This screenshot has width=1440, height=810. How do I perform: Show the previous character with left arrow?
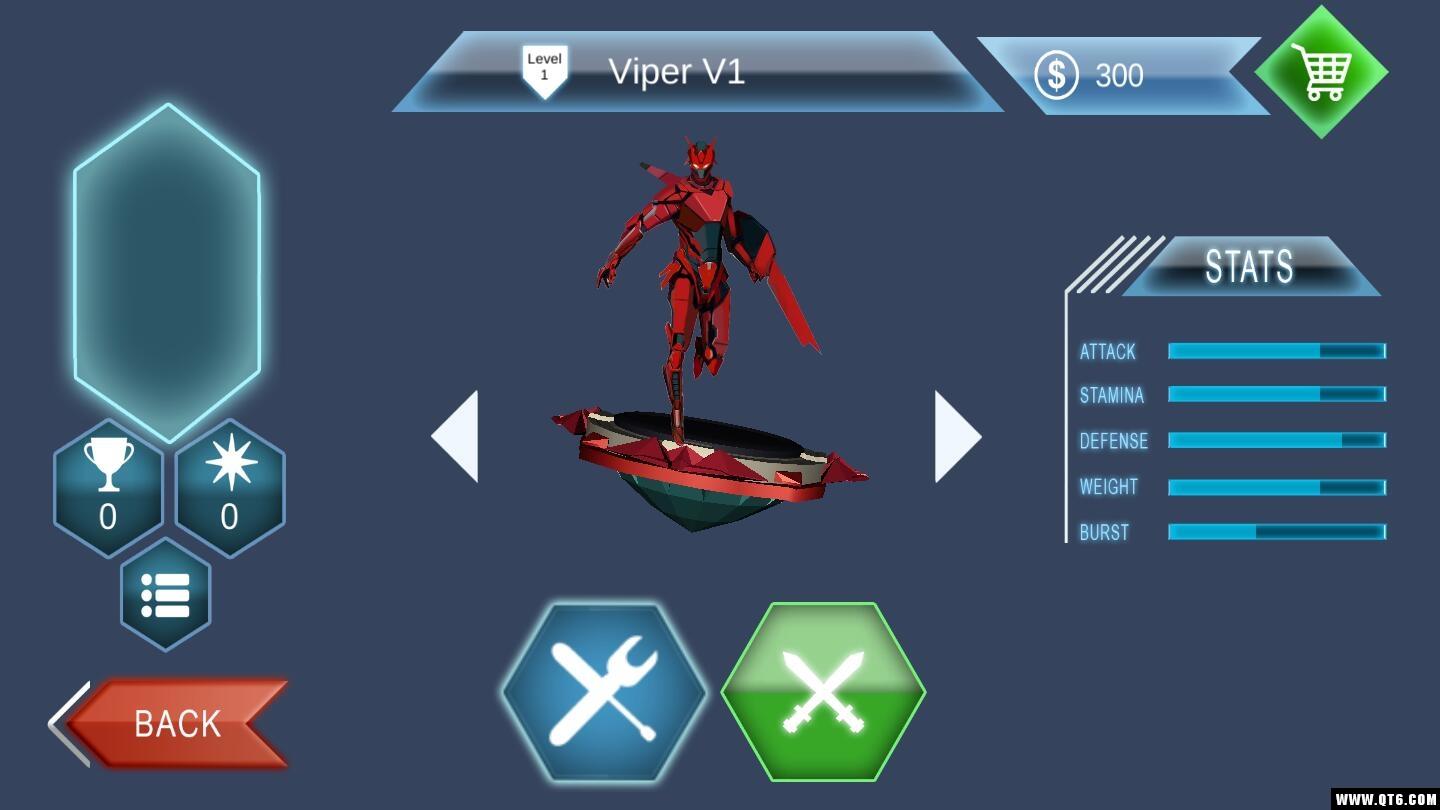click(x=456, y=437)
